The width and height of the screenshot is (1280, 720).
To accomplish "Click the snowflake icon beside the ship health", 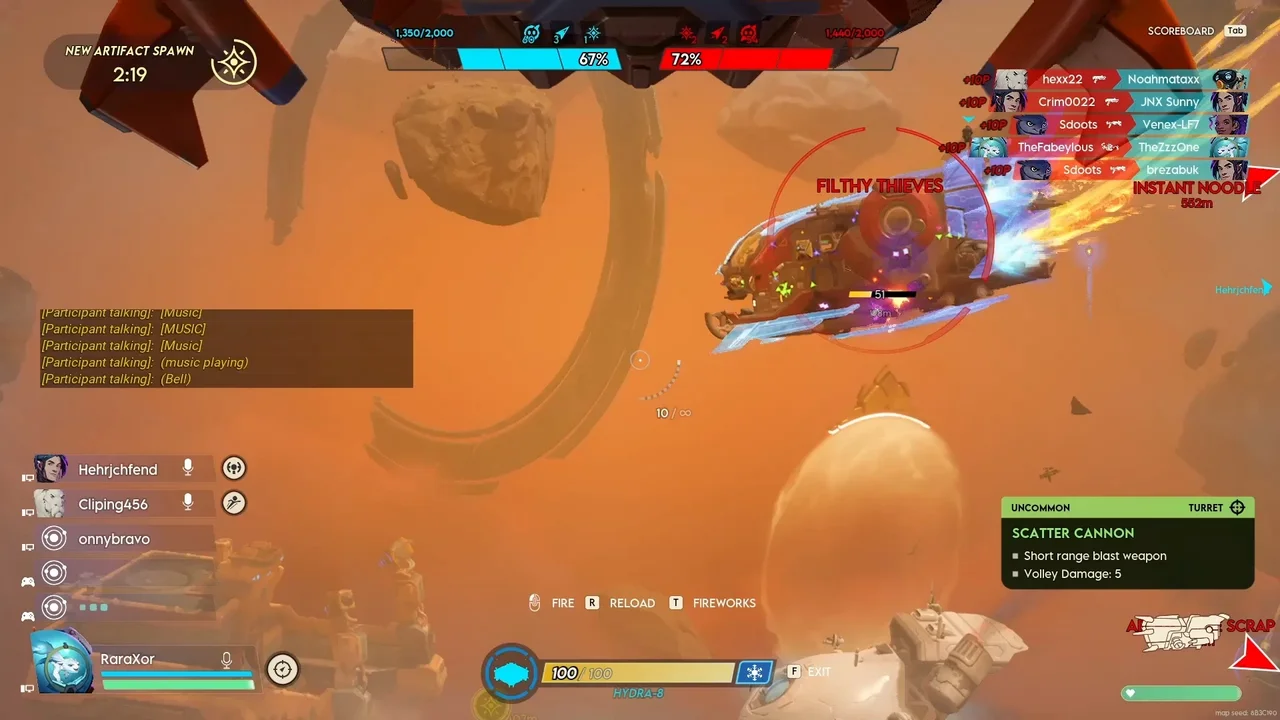I will [754, 672].
